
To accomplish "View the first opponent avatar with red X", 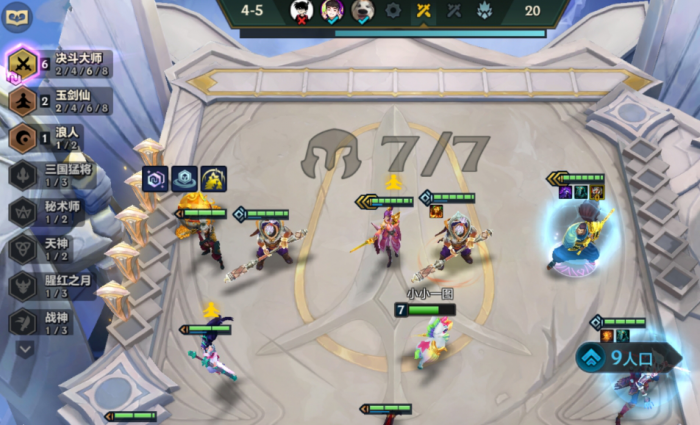I will point(302,10).
